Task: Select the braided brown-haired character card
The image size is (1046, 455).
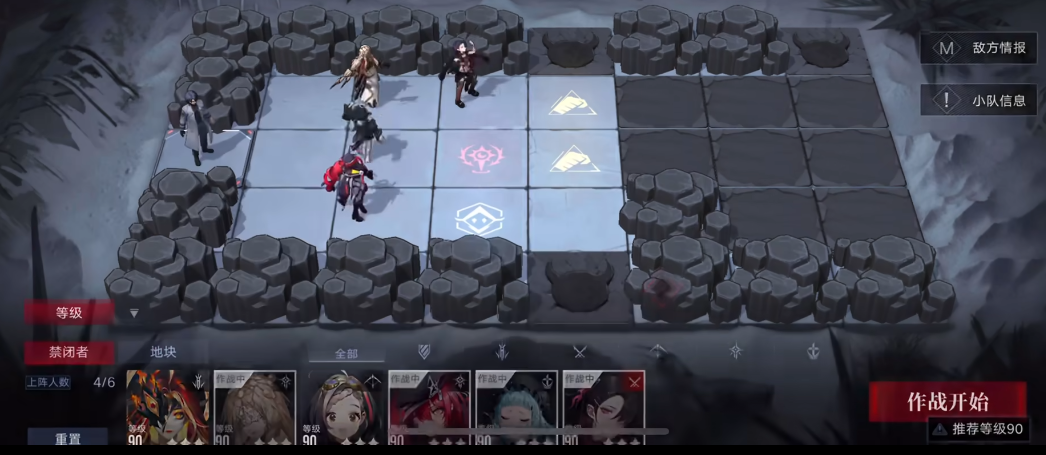Action: (x=255, y=408)
